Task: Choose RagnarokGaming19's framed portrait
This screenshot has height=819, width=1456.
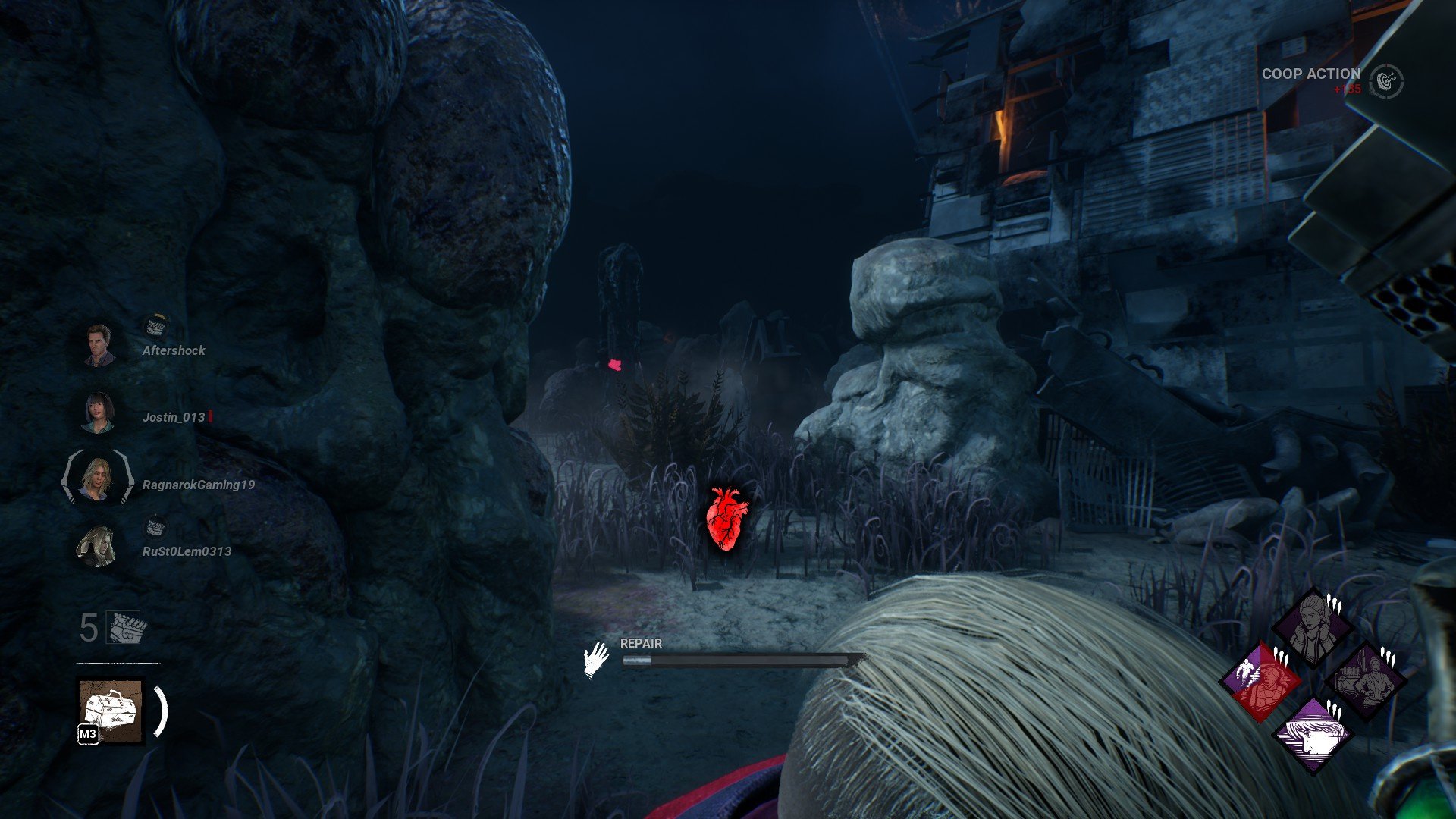Action: pos(97,479)
